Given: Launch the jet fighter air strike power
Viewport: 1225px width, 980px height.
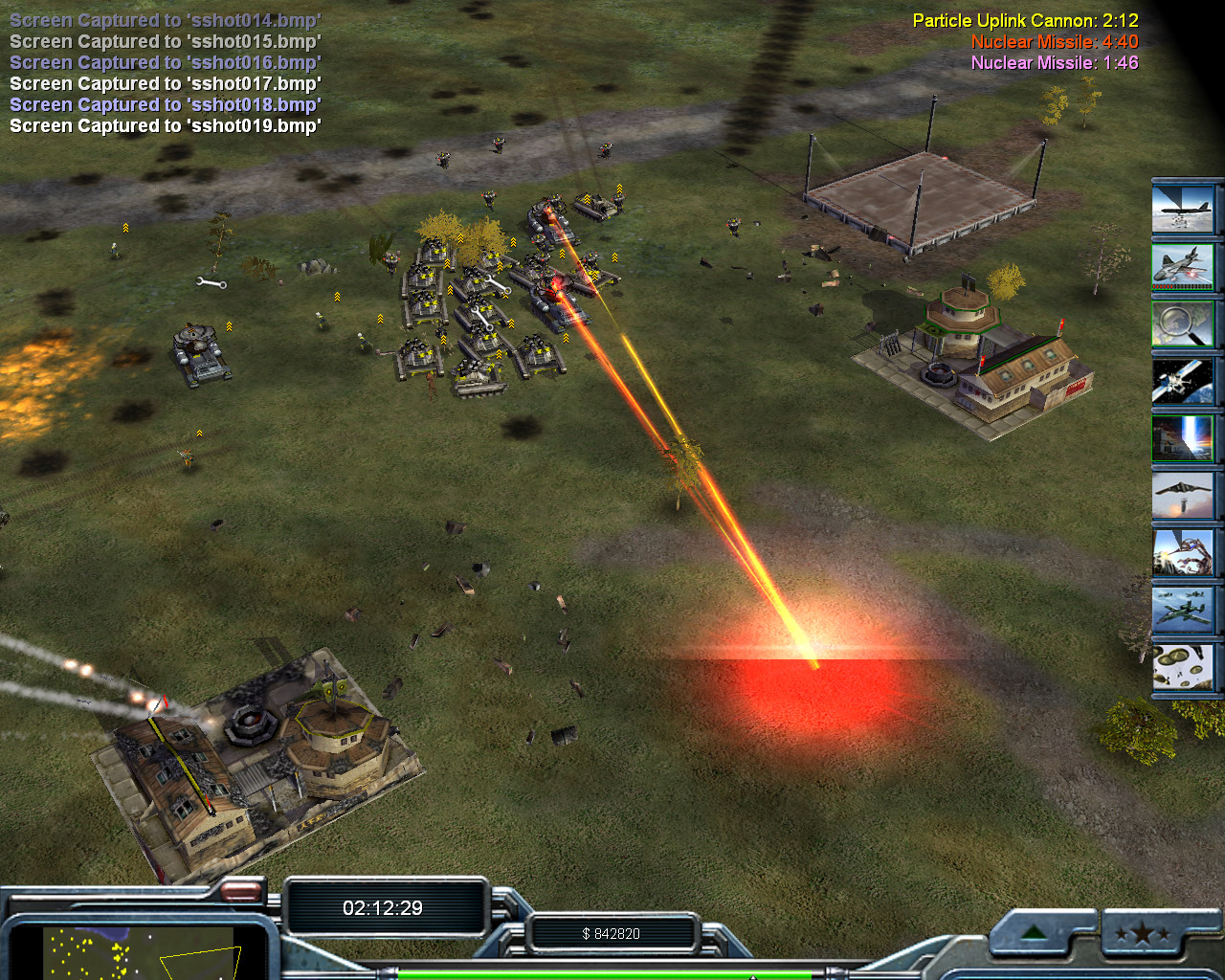Looking at the screenshot, I should (1183, 265).
